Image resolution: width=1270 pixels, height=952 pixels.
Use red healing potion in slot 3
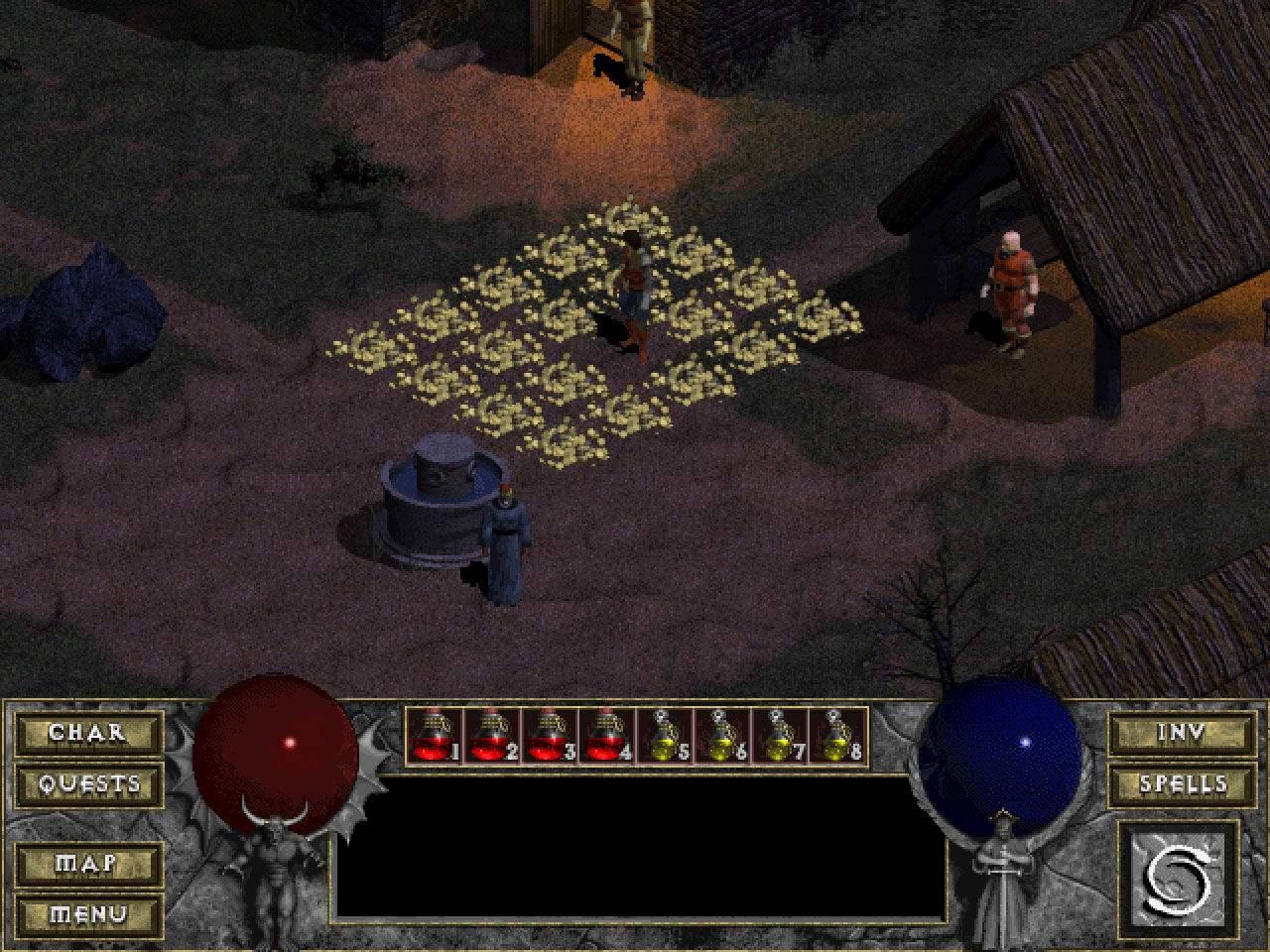point(550,737)
